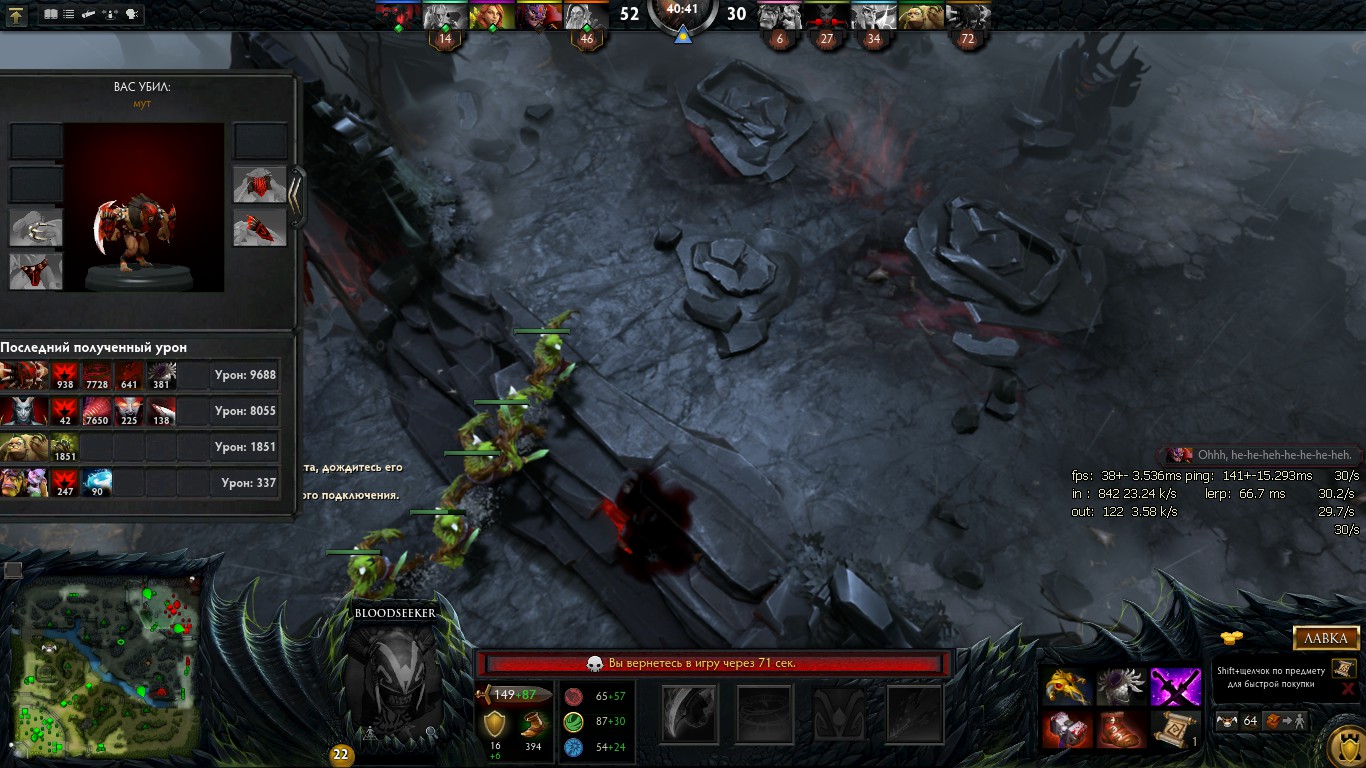Open the shop with the ЛАВКА button
1366x768 pixels.
tap(1327, 638)
